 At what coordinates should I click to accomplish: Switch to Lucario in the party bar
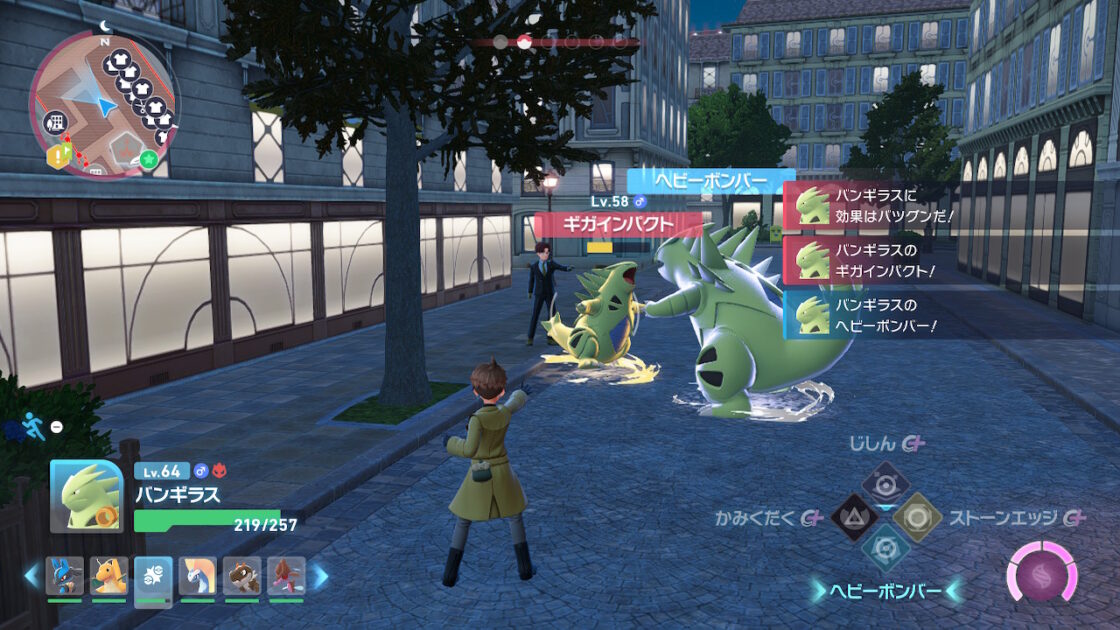[x=65, y=576]
